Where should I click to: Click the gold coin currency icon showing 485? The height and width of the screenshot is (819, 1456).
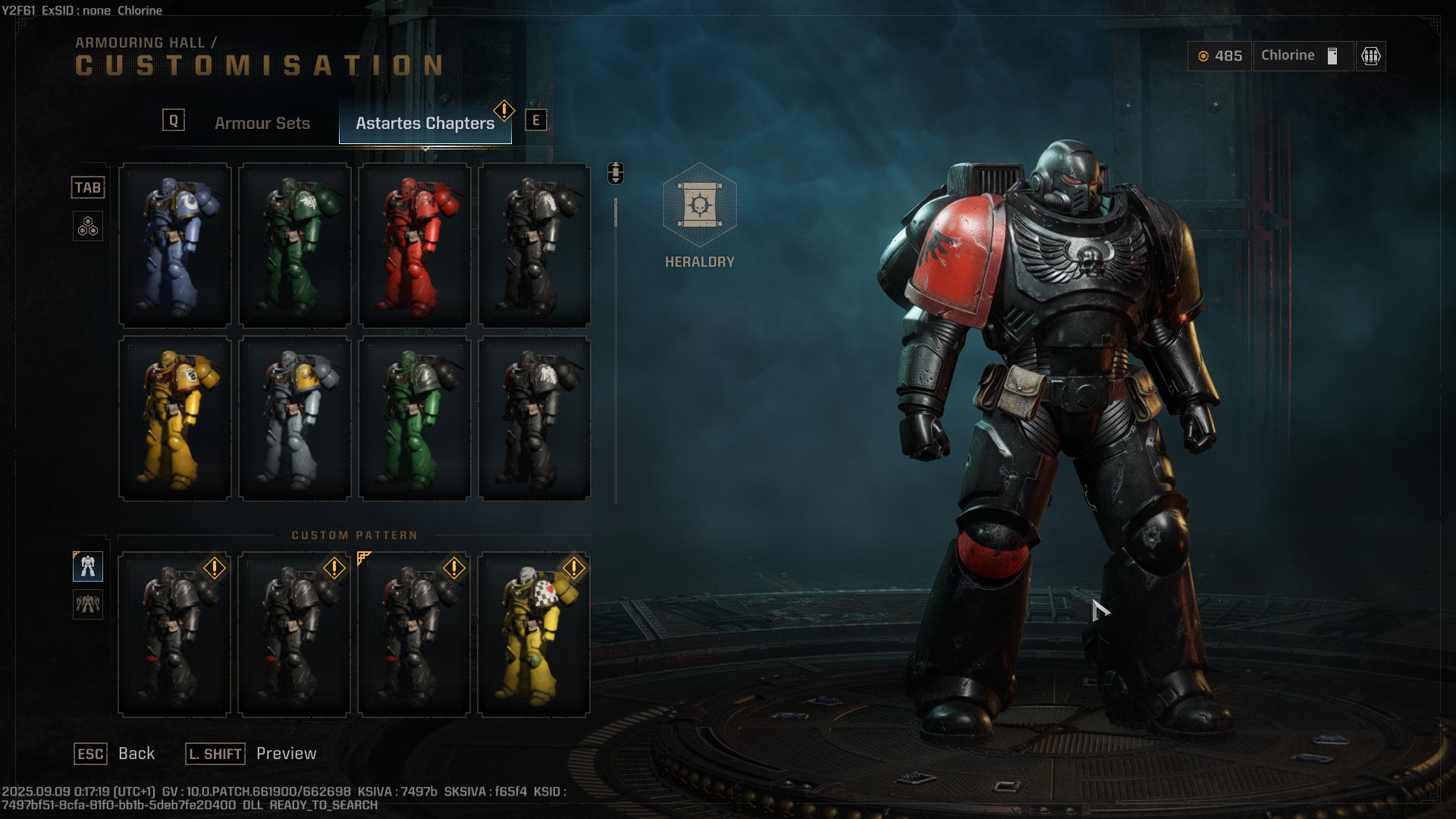tap(1205, 55)
